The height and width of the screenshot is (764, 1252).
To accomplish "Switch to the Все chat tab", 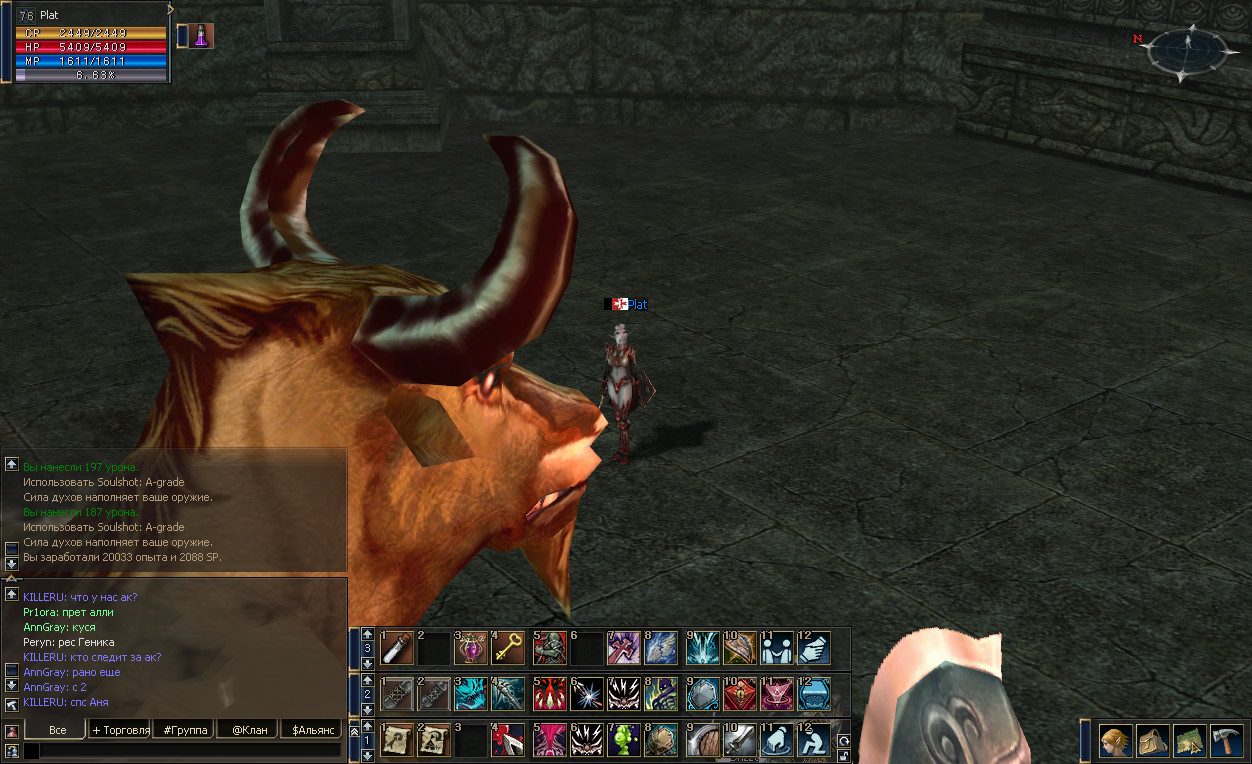I will (57, 730).
